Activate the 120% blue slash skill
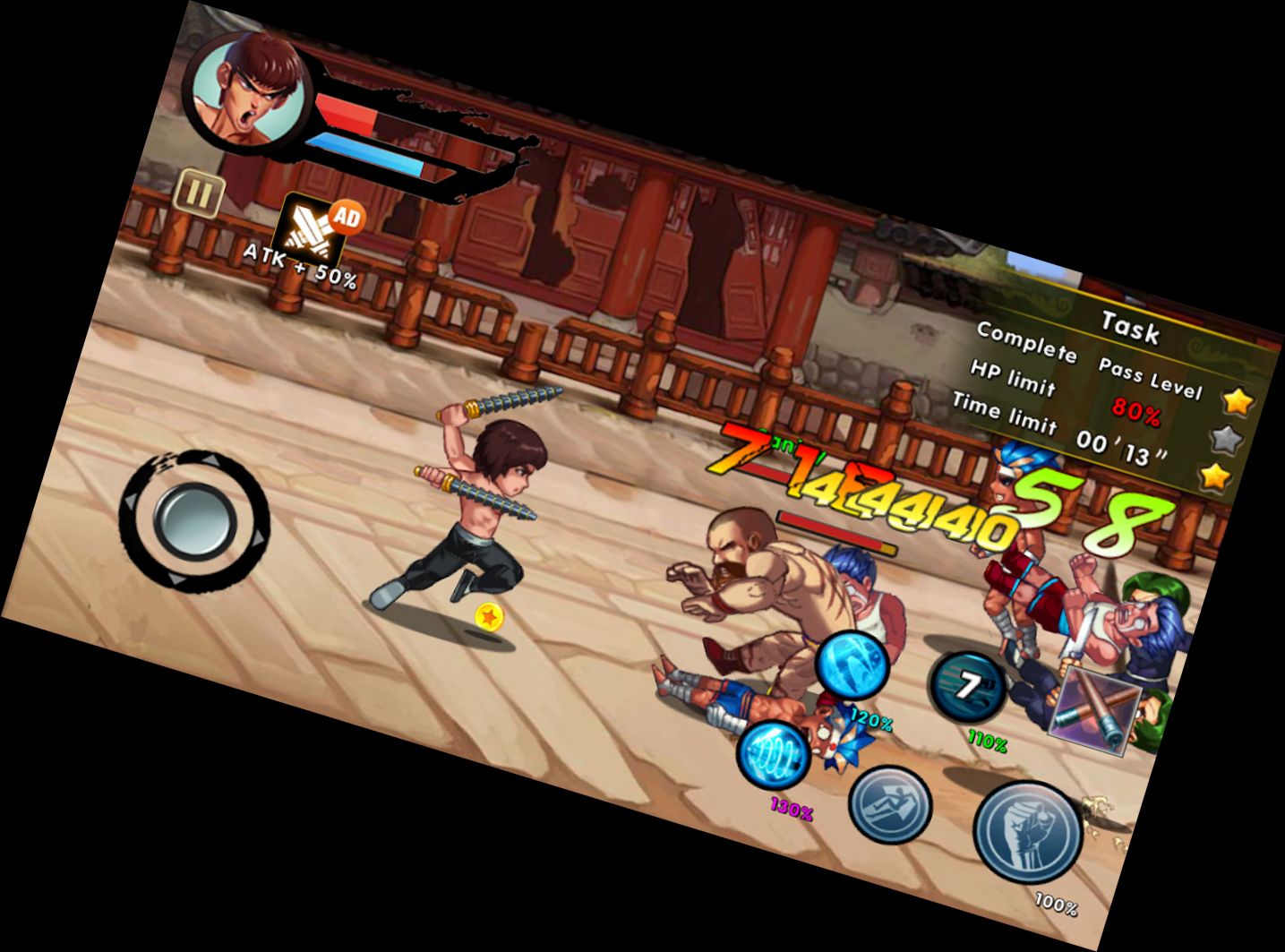This screenshot has height=952, width=1285. [852, 665]
